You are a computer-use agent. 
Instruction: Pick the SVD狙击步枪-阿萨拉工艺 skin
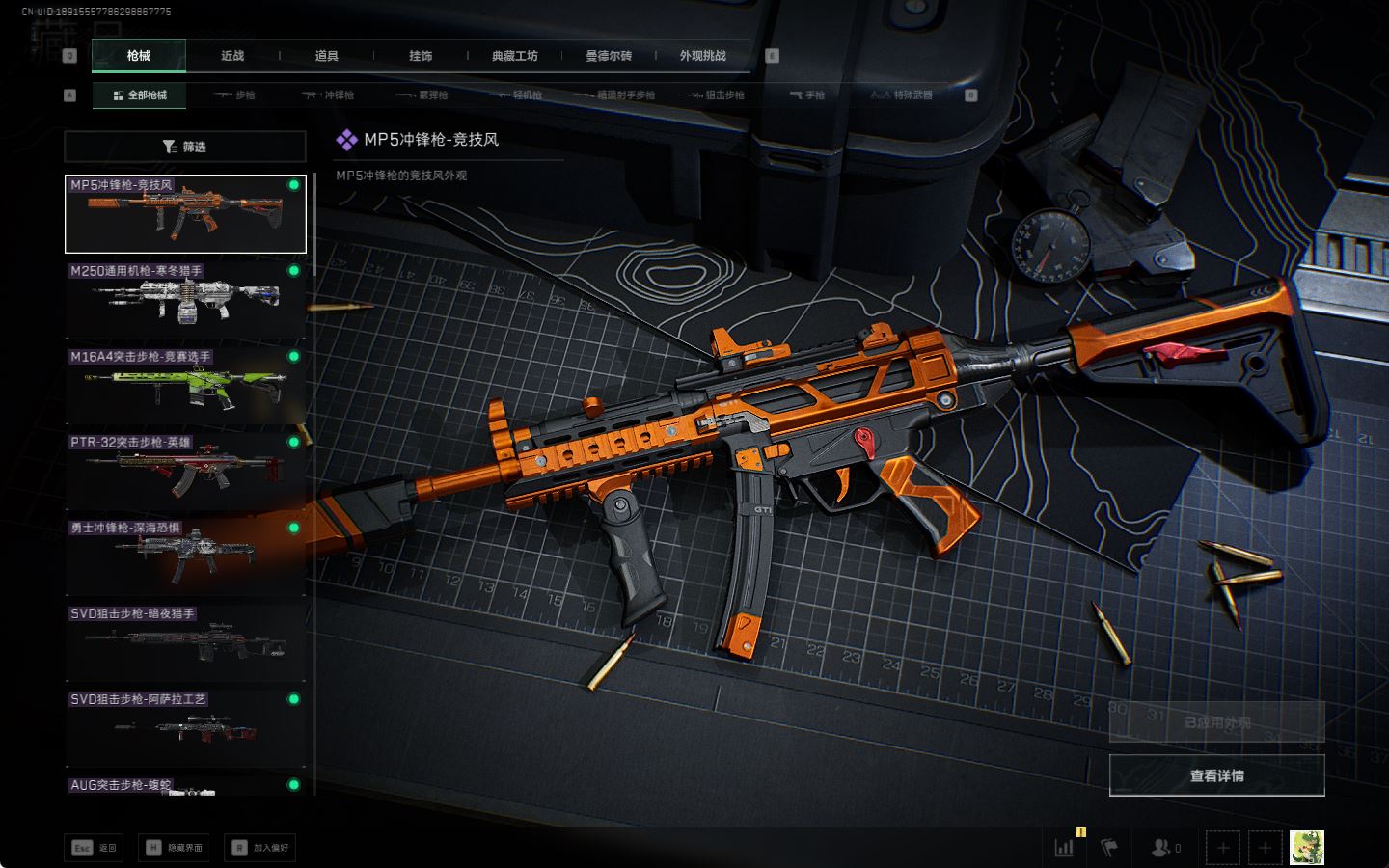coord(185,729)
